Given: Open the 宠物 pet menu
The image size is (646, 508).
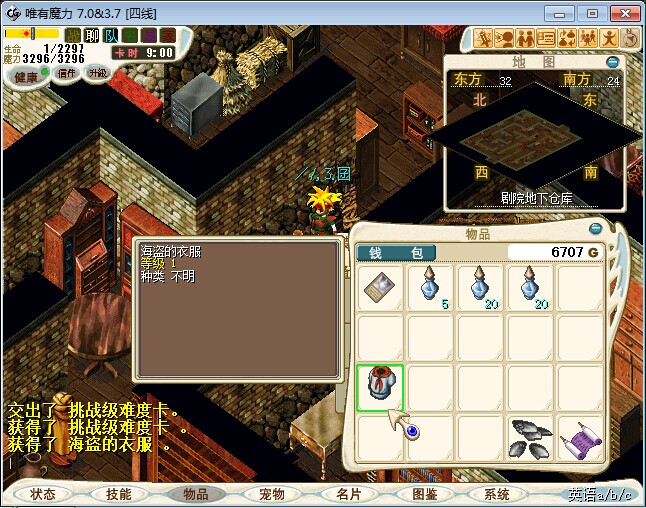Looking at the screenshot, I should pos(271,494).
